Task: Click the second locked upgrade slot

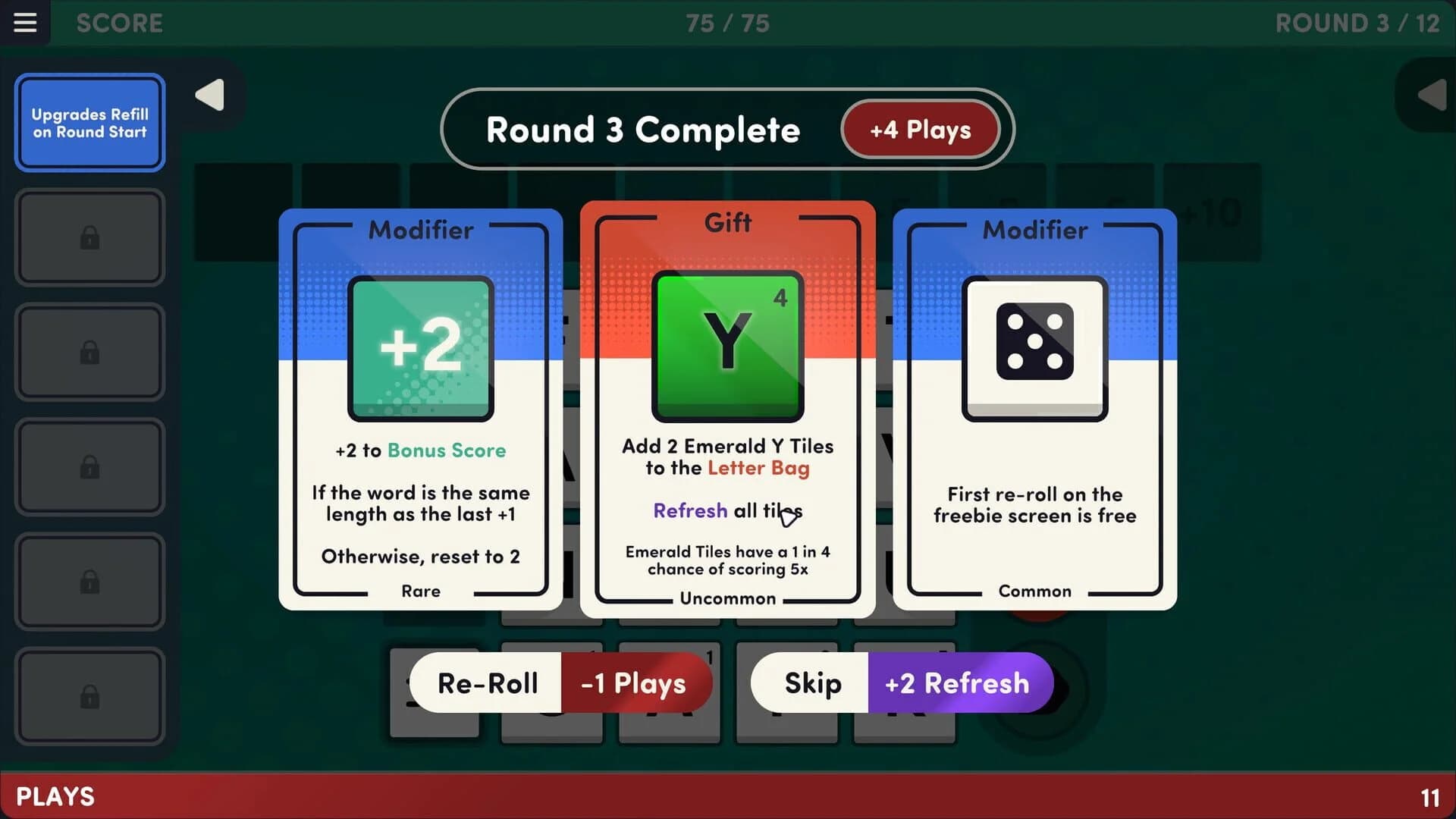Action: pos(89,352)
